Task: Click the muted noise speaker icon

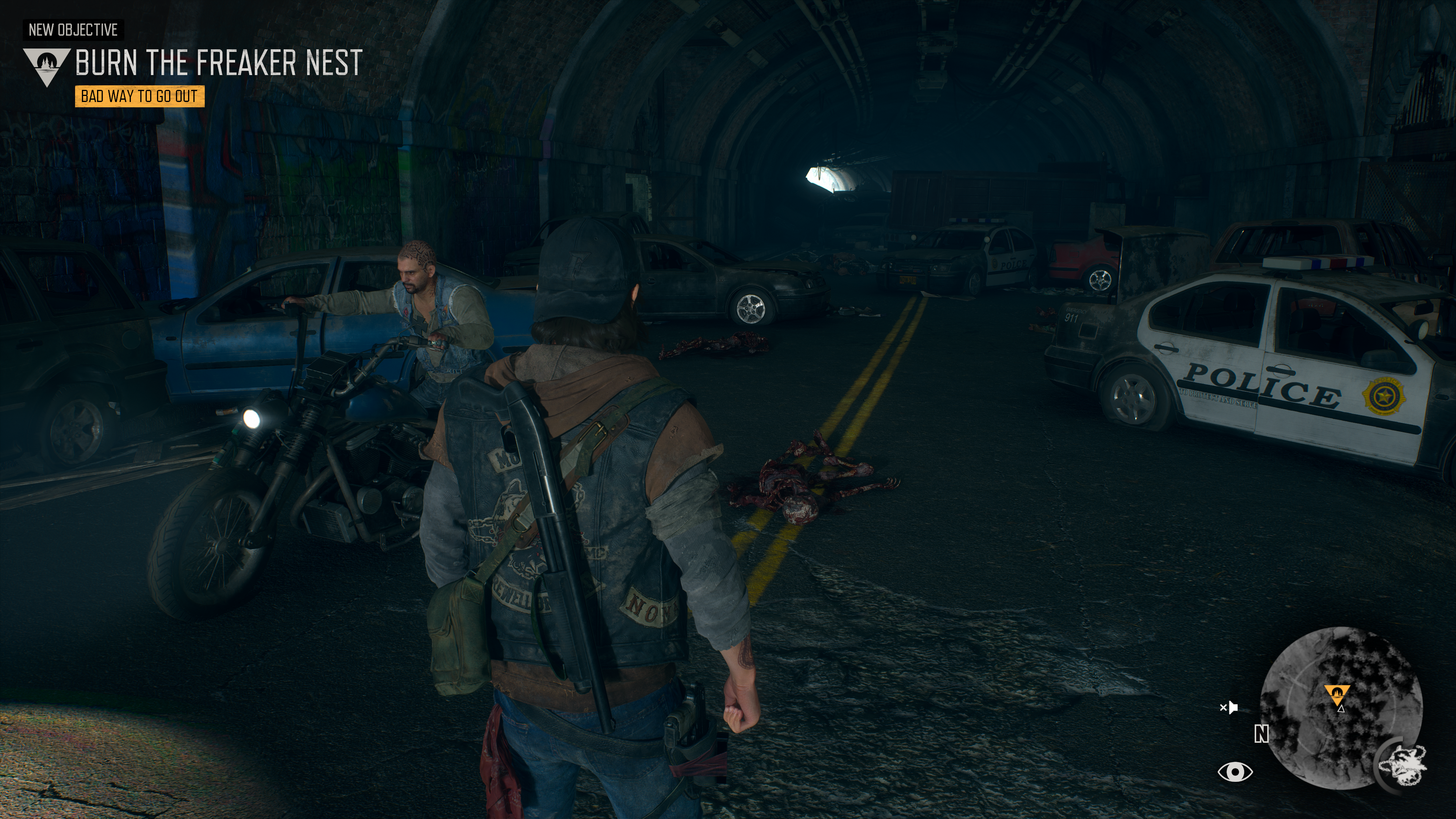Action: coord(1229,708)
